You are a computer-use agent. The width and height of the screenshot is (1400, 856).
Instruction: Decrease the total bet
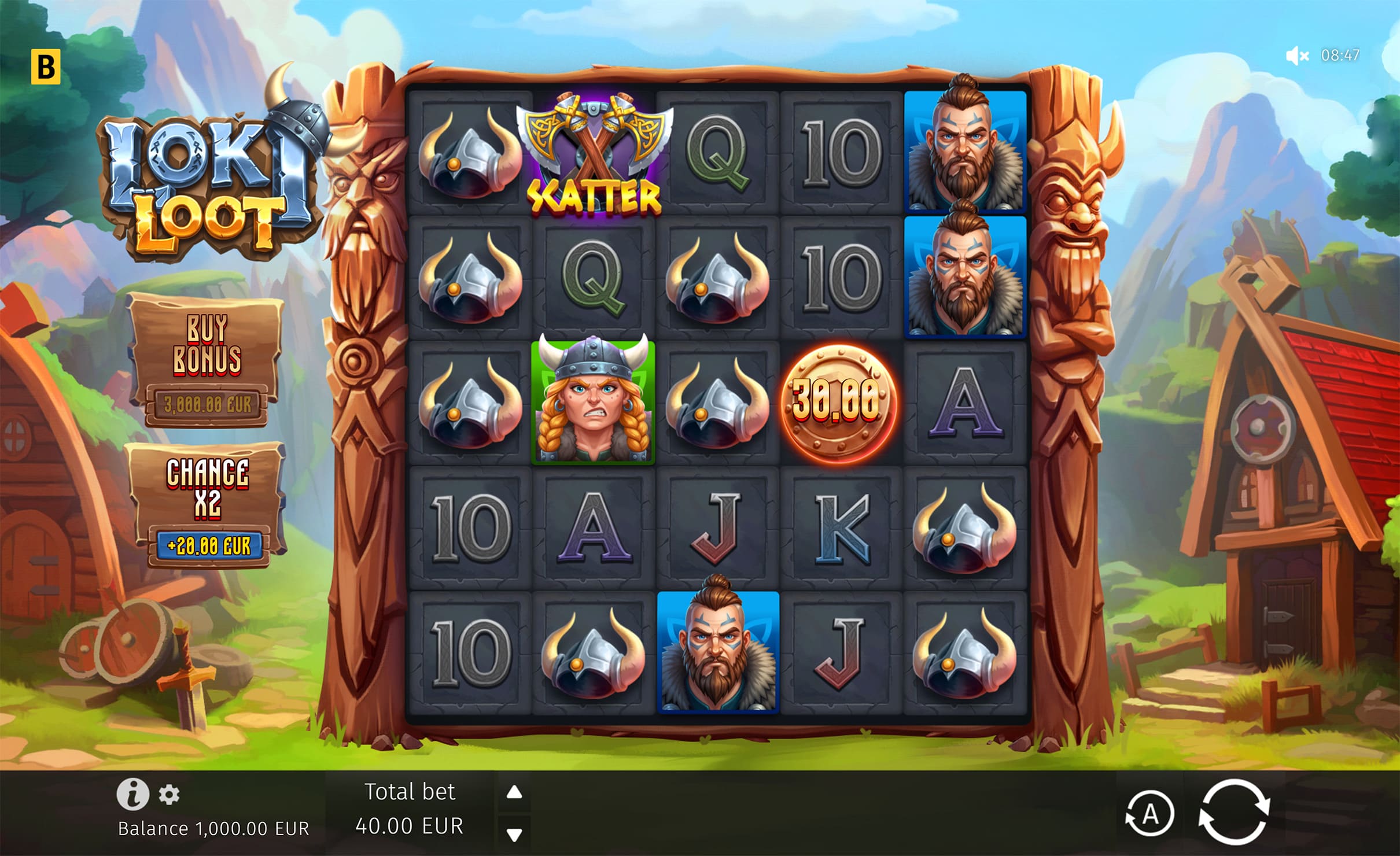[x=514, y=834]
